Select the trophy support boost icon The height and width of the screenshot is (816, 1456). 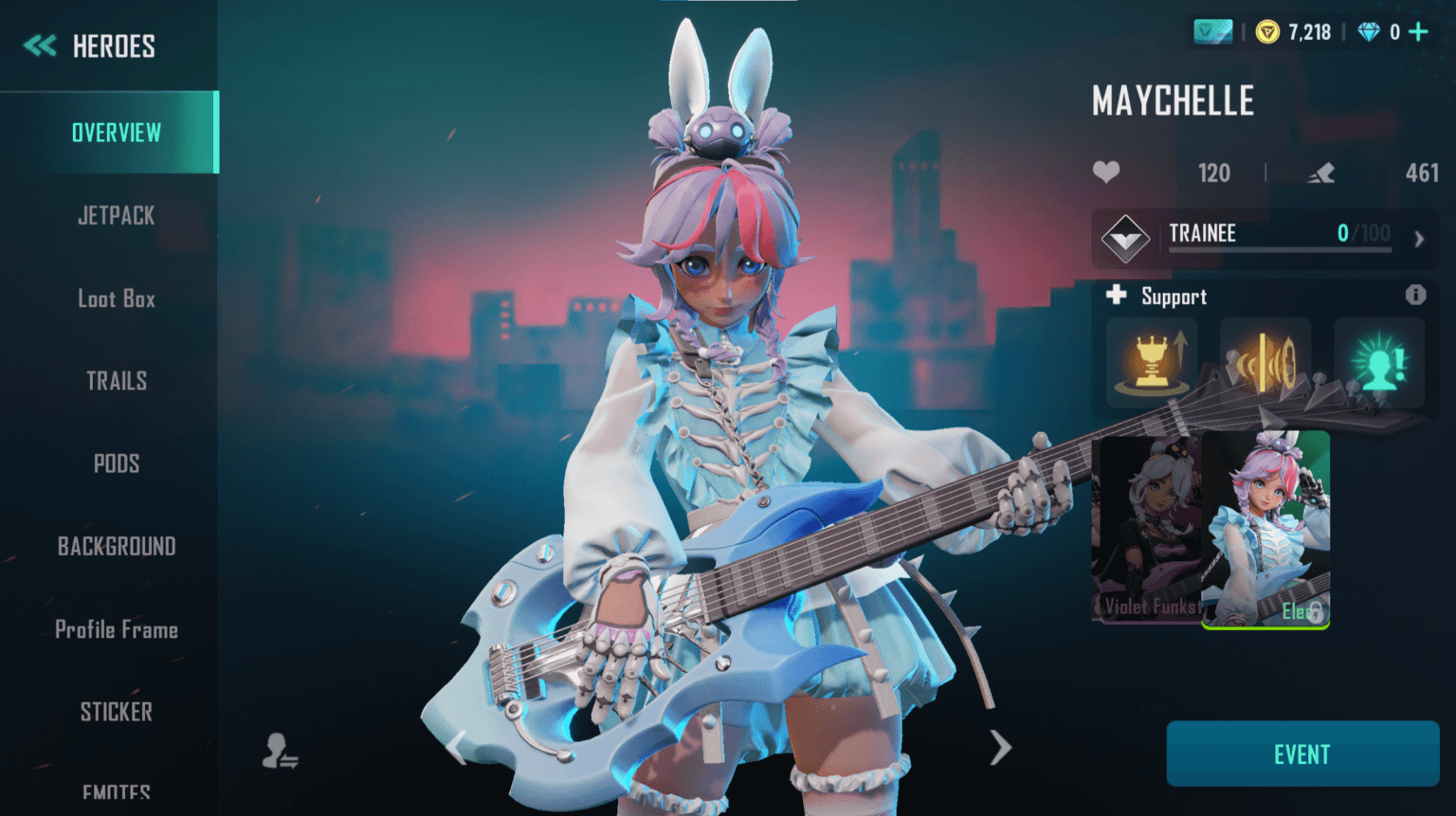click(x=1150, y=362)
